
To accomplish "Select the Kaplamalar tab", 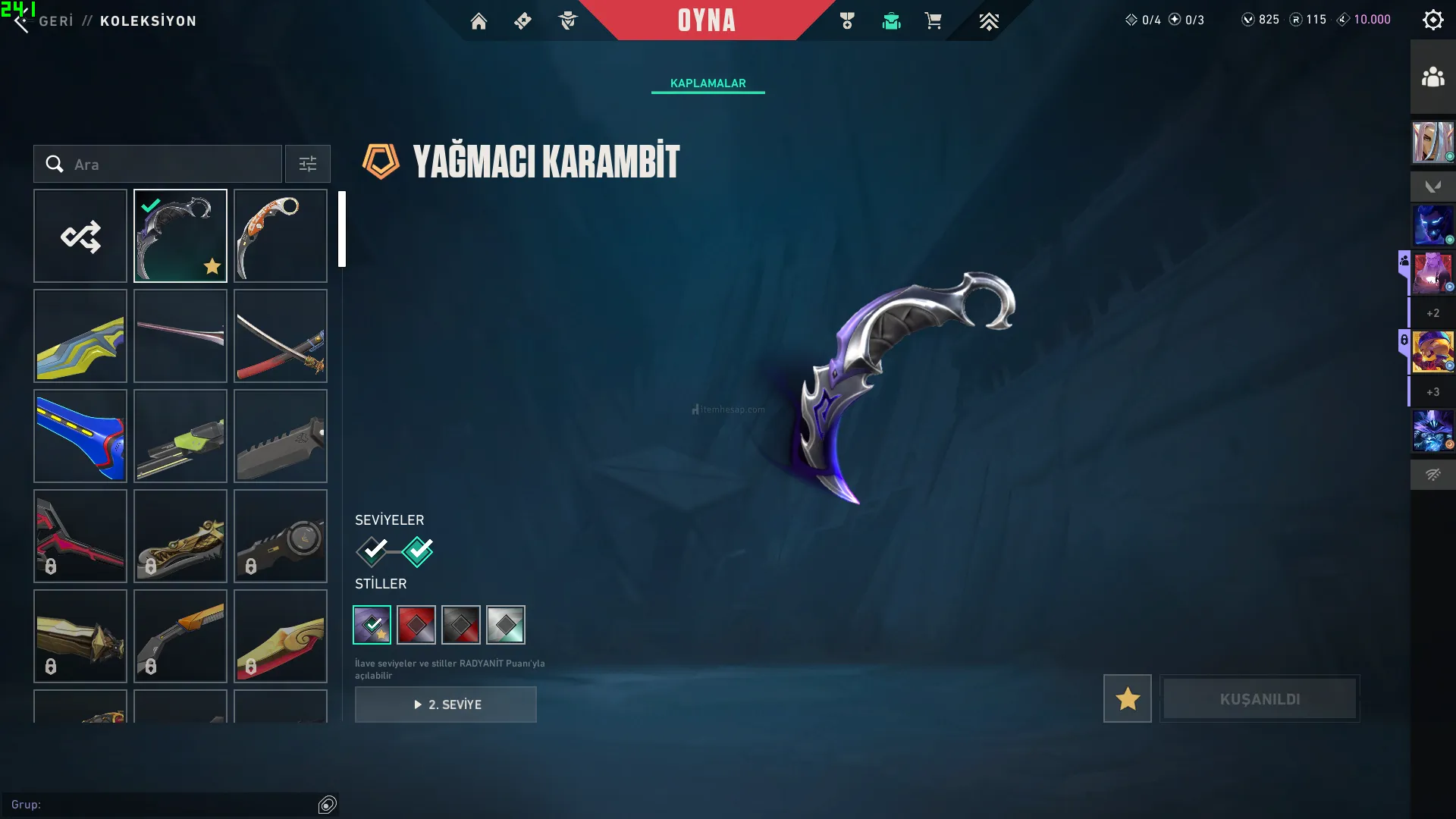I will 708,83.
